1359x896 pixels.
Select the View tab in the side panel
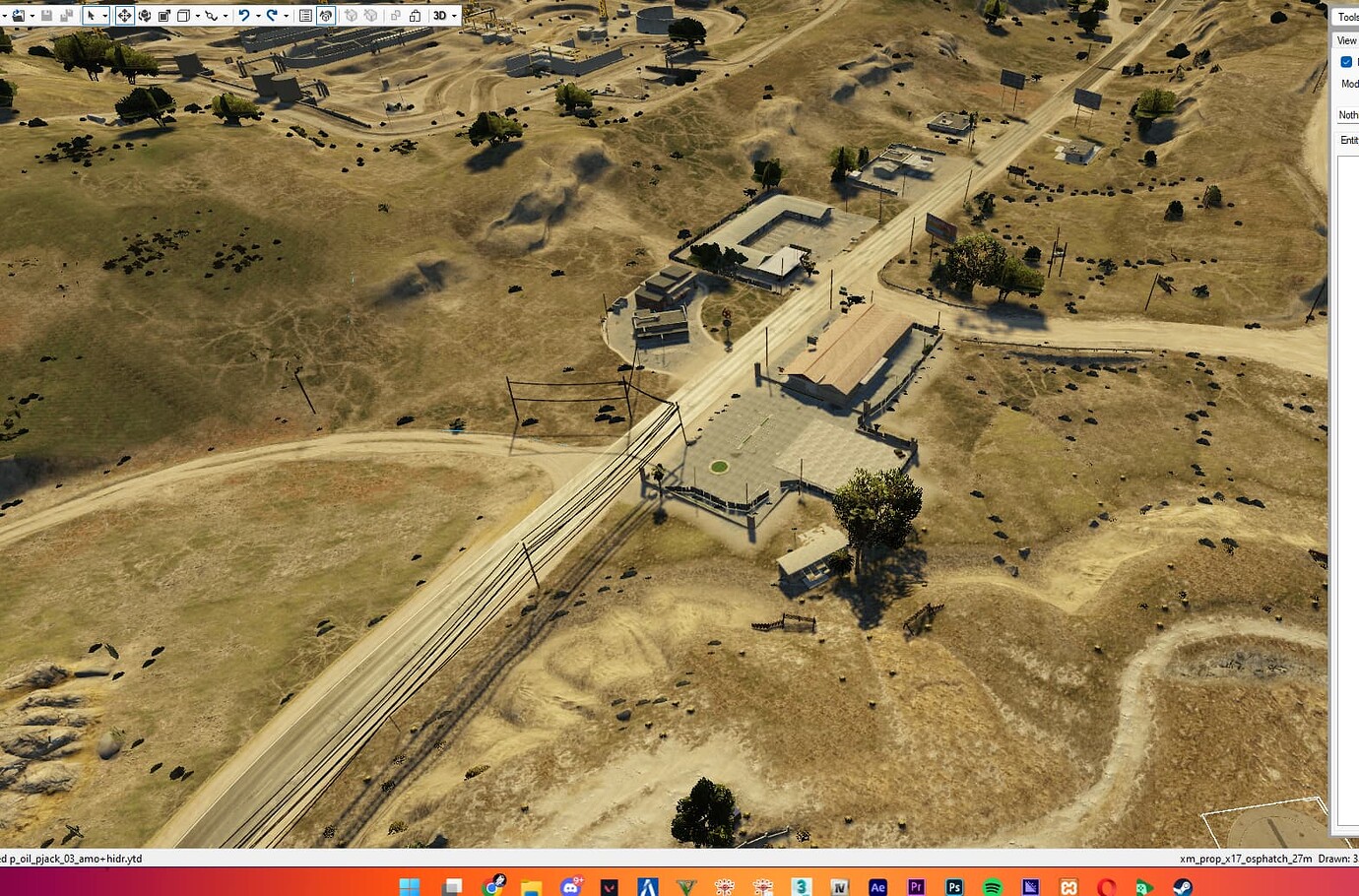coord(1345,40)
